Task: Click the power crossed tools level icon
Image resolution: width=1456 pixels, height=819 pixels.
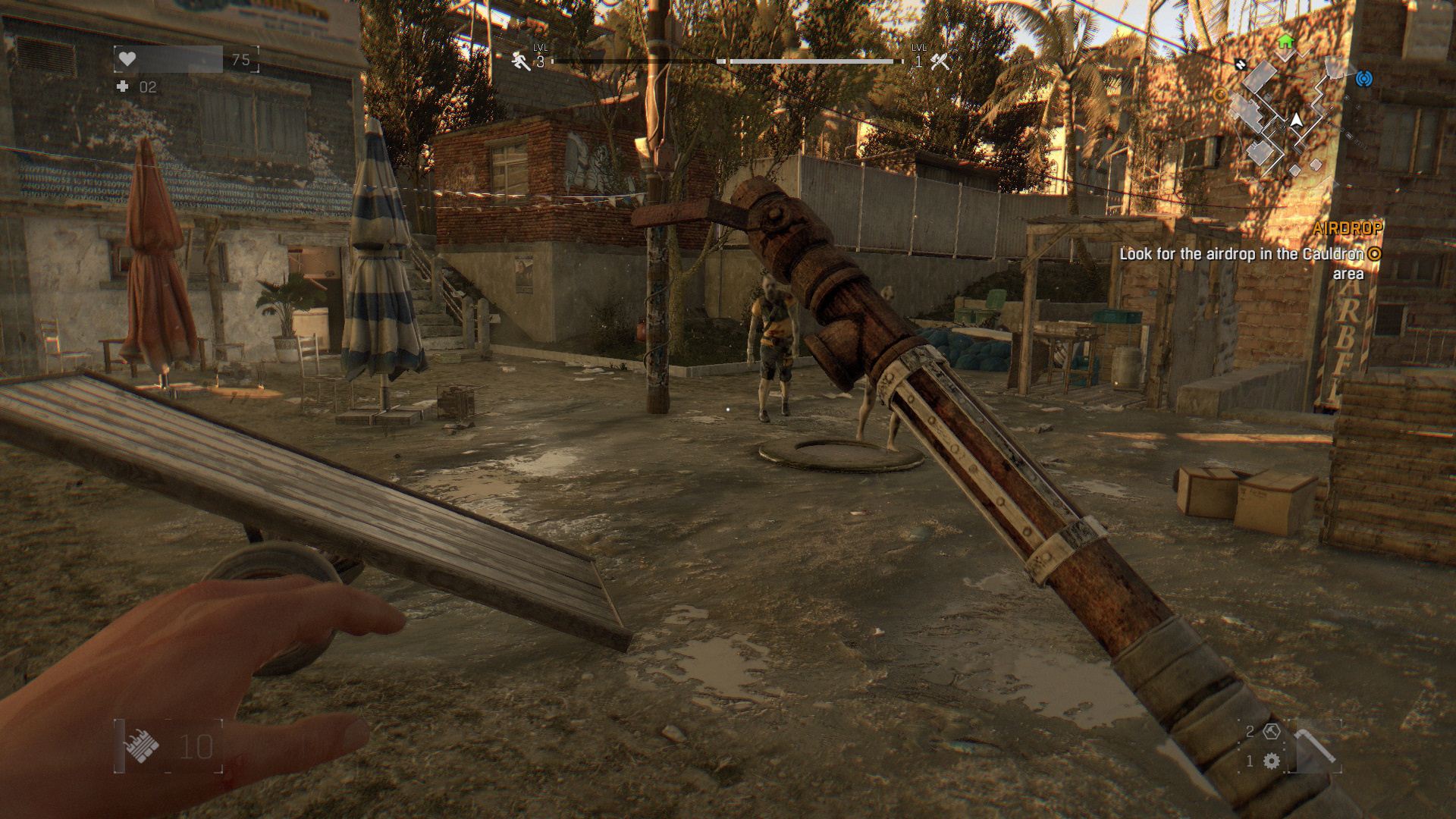Action: (940, 61)
